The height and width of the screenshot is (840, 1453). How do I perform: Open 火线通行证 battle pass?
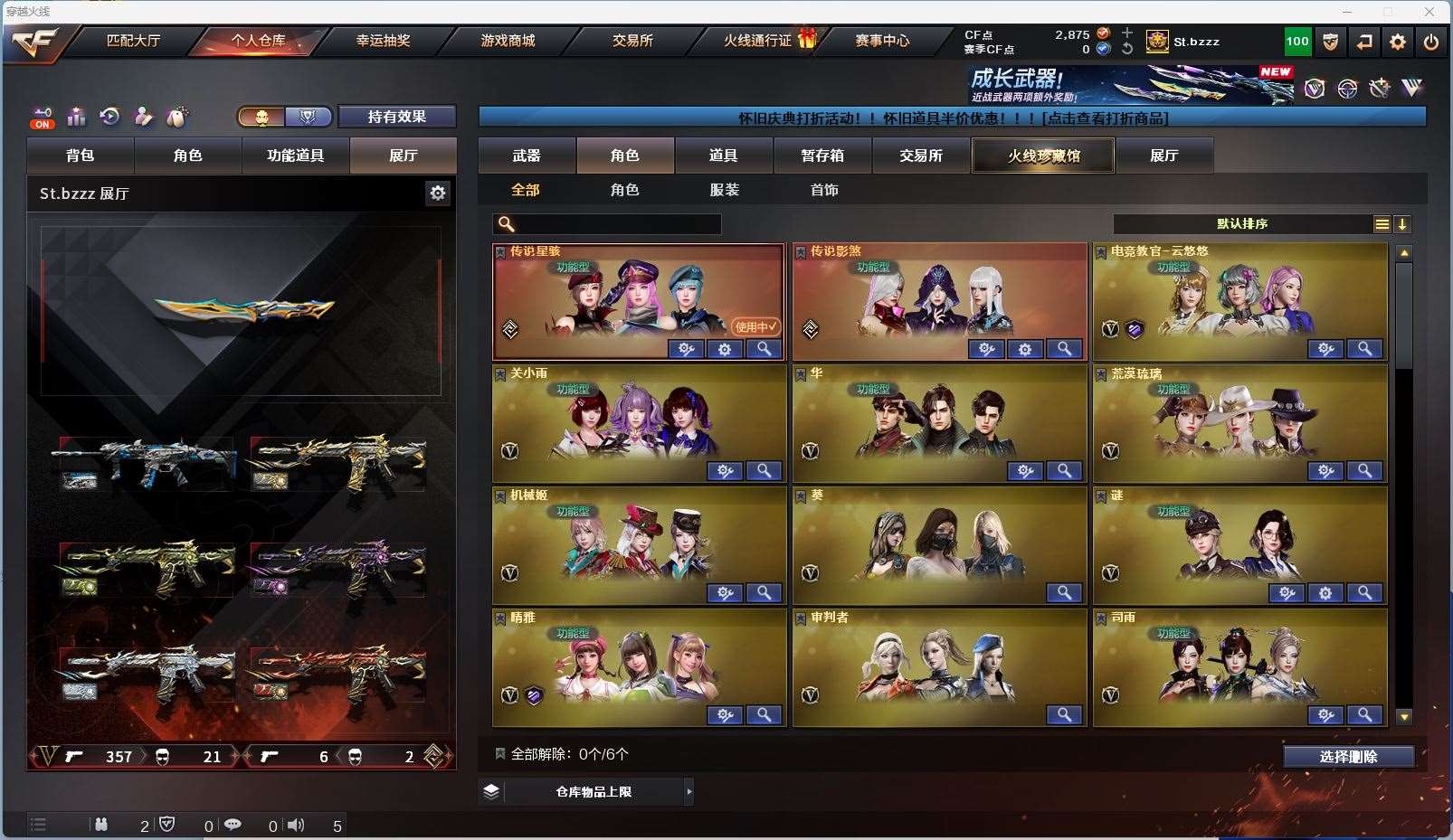[x=758, y=41]
